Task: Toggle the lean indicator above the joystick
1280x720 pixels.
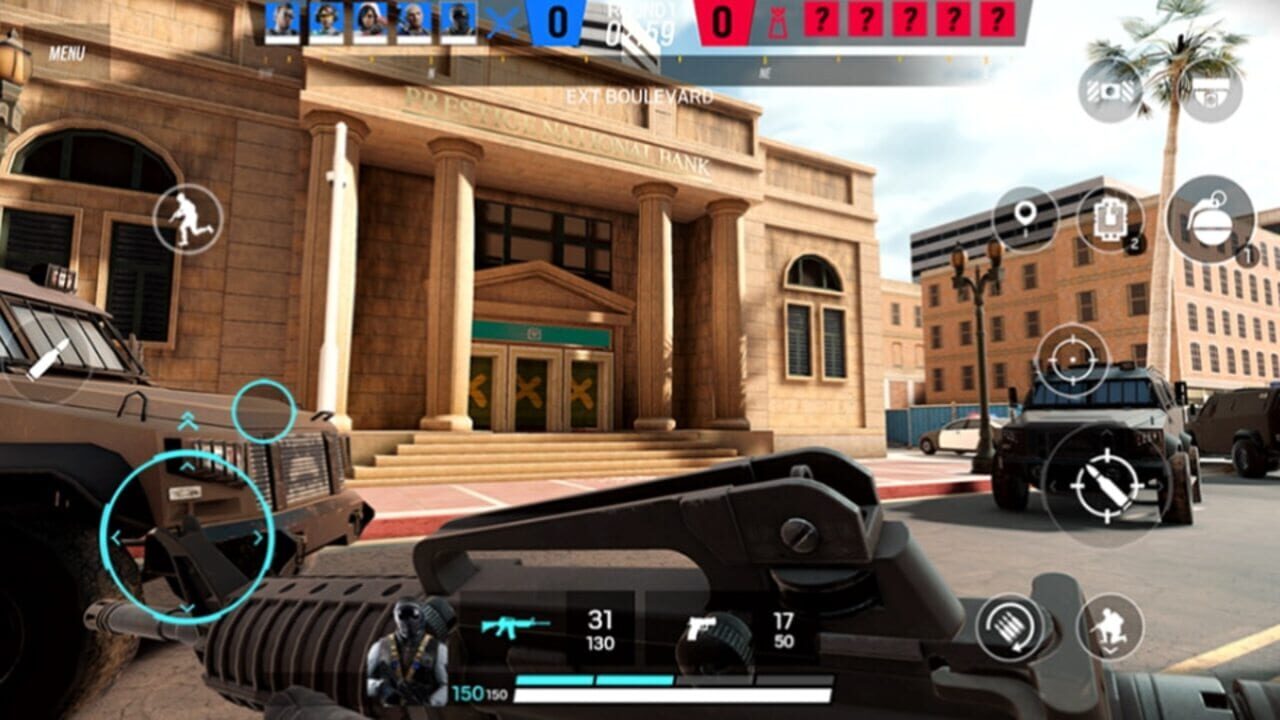Action: coord(188,420)
